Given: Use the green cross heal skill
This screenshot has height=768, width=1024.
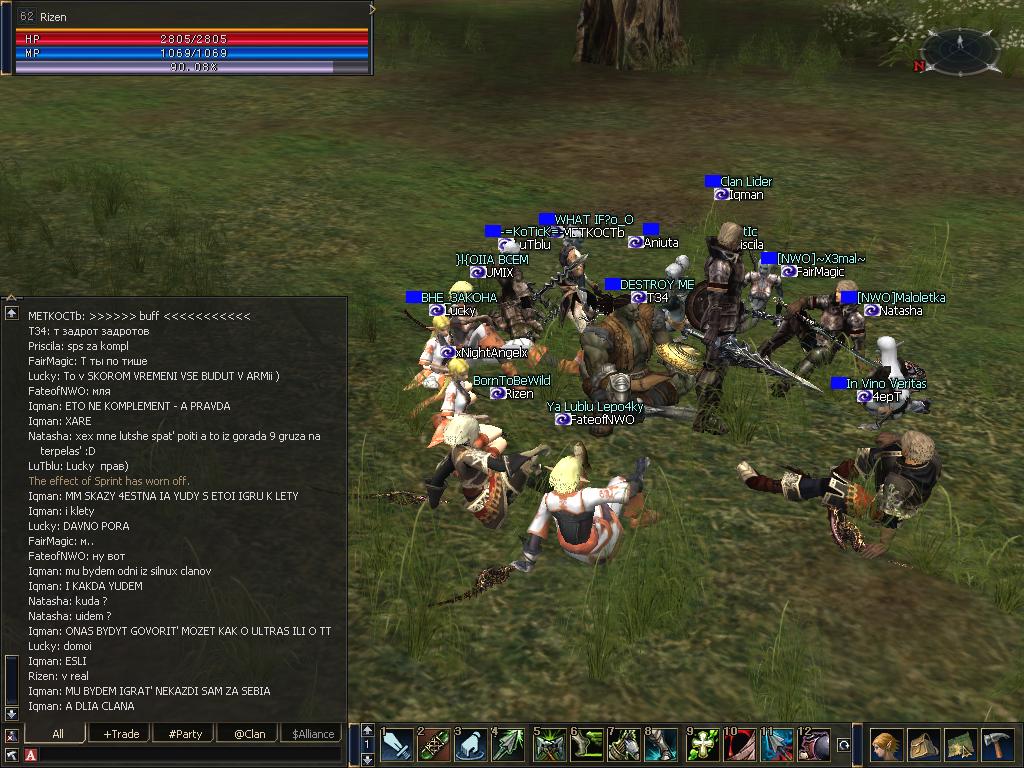Looking at the screenshot, I should (704, 745).
